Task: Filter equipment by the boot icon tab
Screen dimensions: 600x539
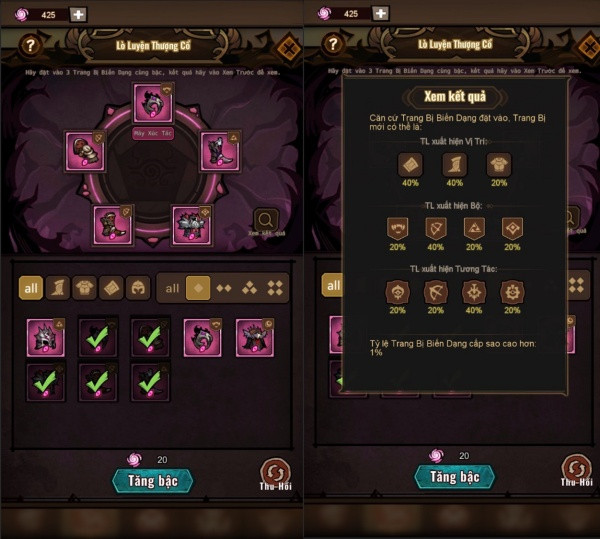Action: (x=59, y=289)
